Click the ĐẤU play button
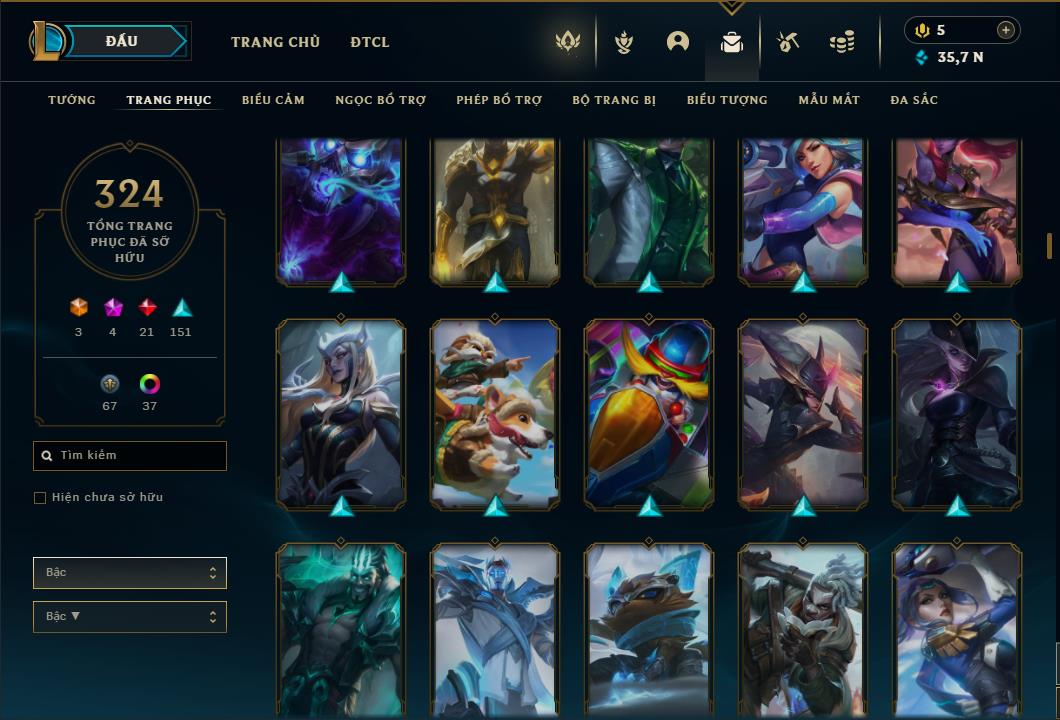 point(122,41)
